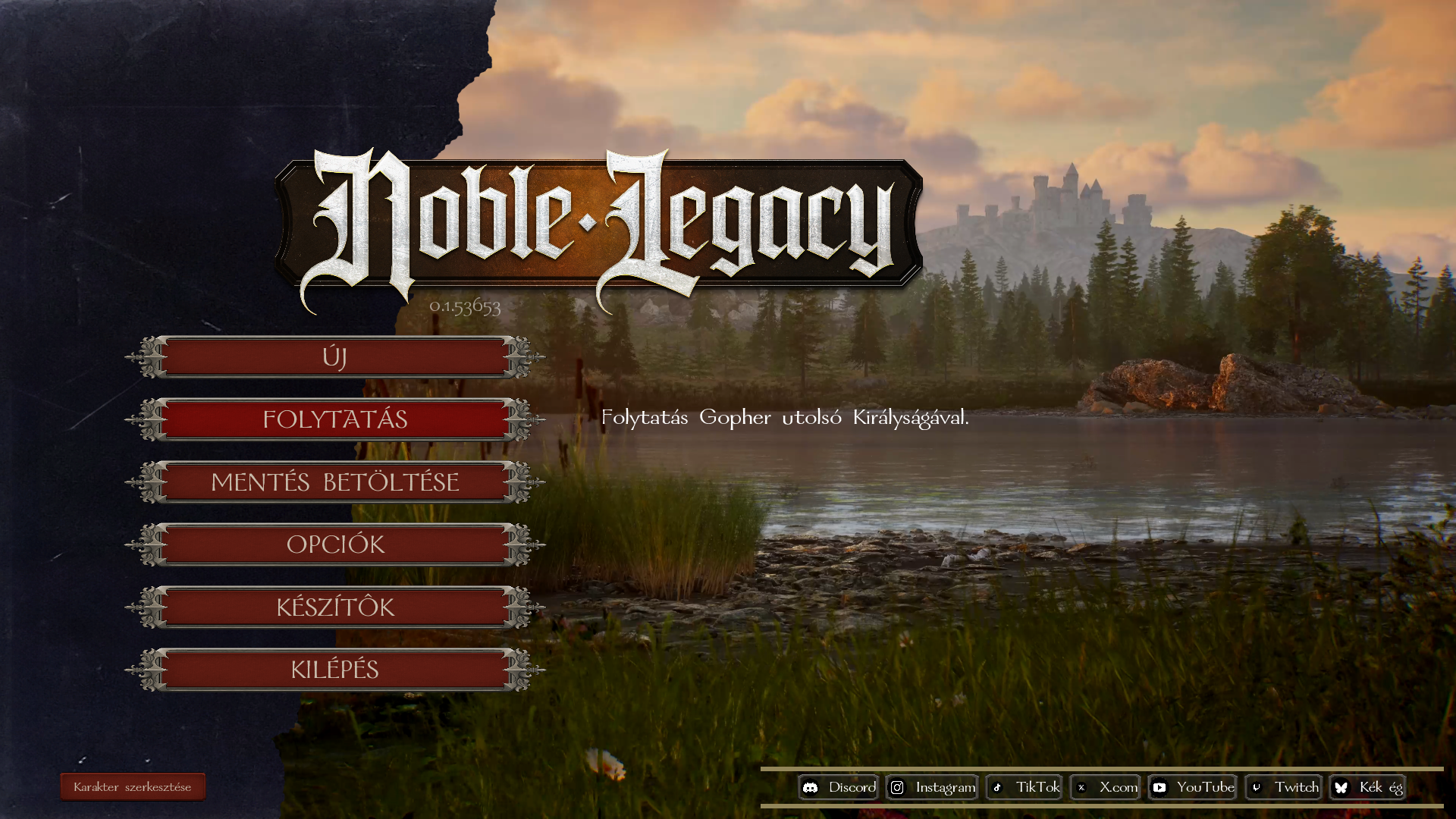
Task: Open the OPCIÓK settings menu
Action: pos(334,544)
